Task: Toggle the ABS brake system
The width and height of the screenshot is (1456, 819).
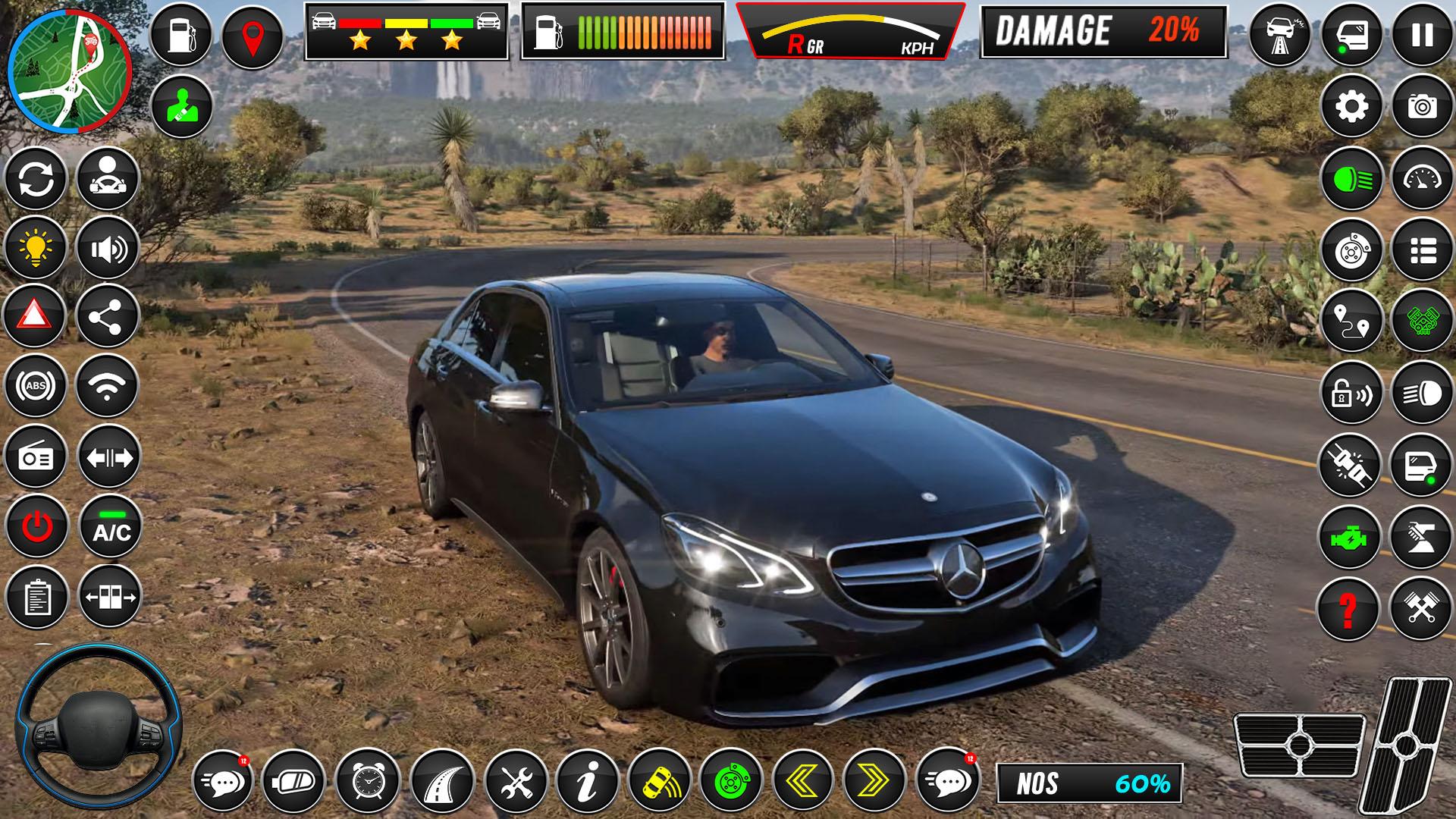Action: [x=35, y=386]
